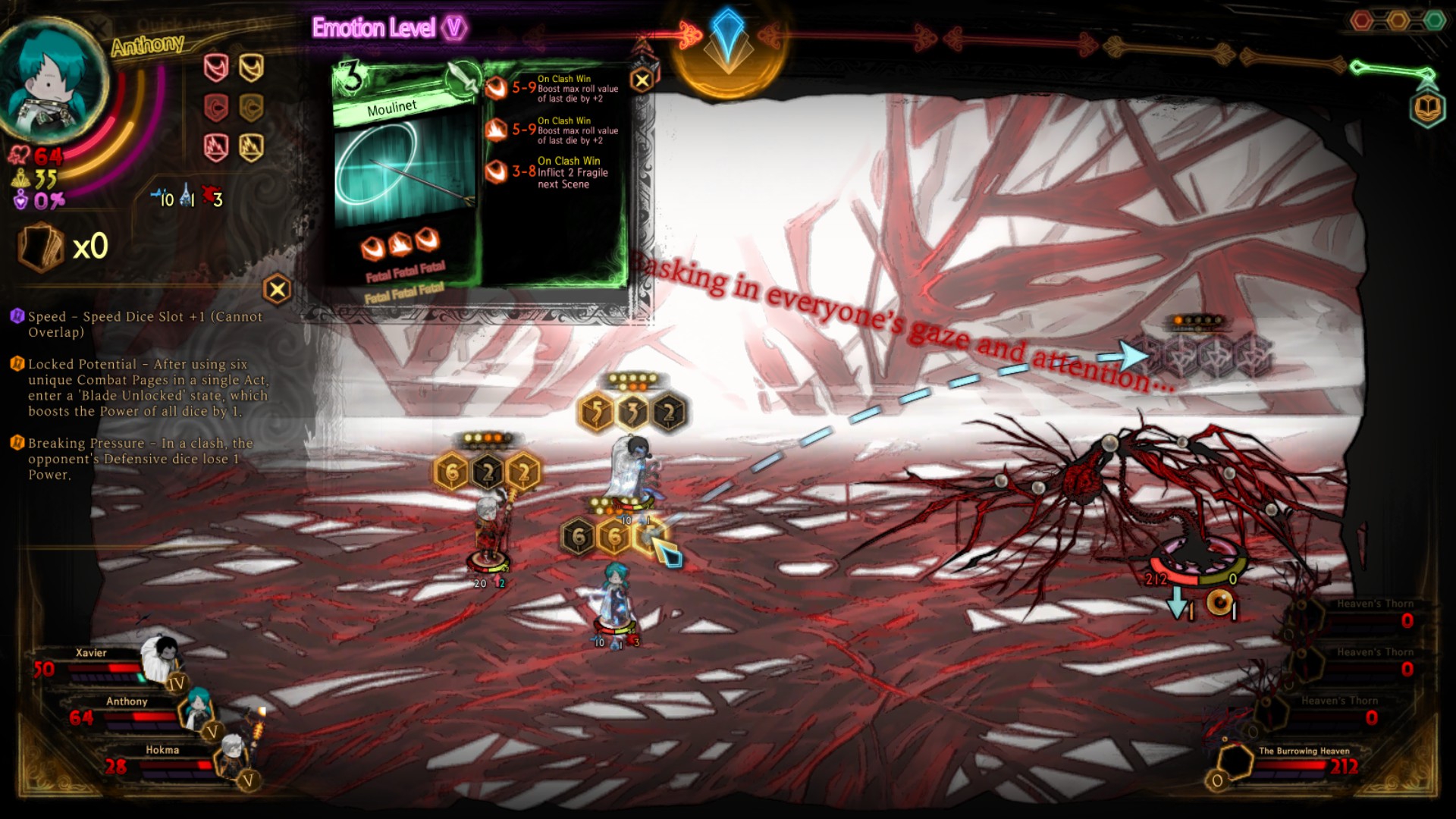Viewport: 1456px width, 819px height.
Task: Select Hokma's speed die showing 6
Action: (x=452, y=472)
